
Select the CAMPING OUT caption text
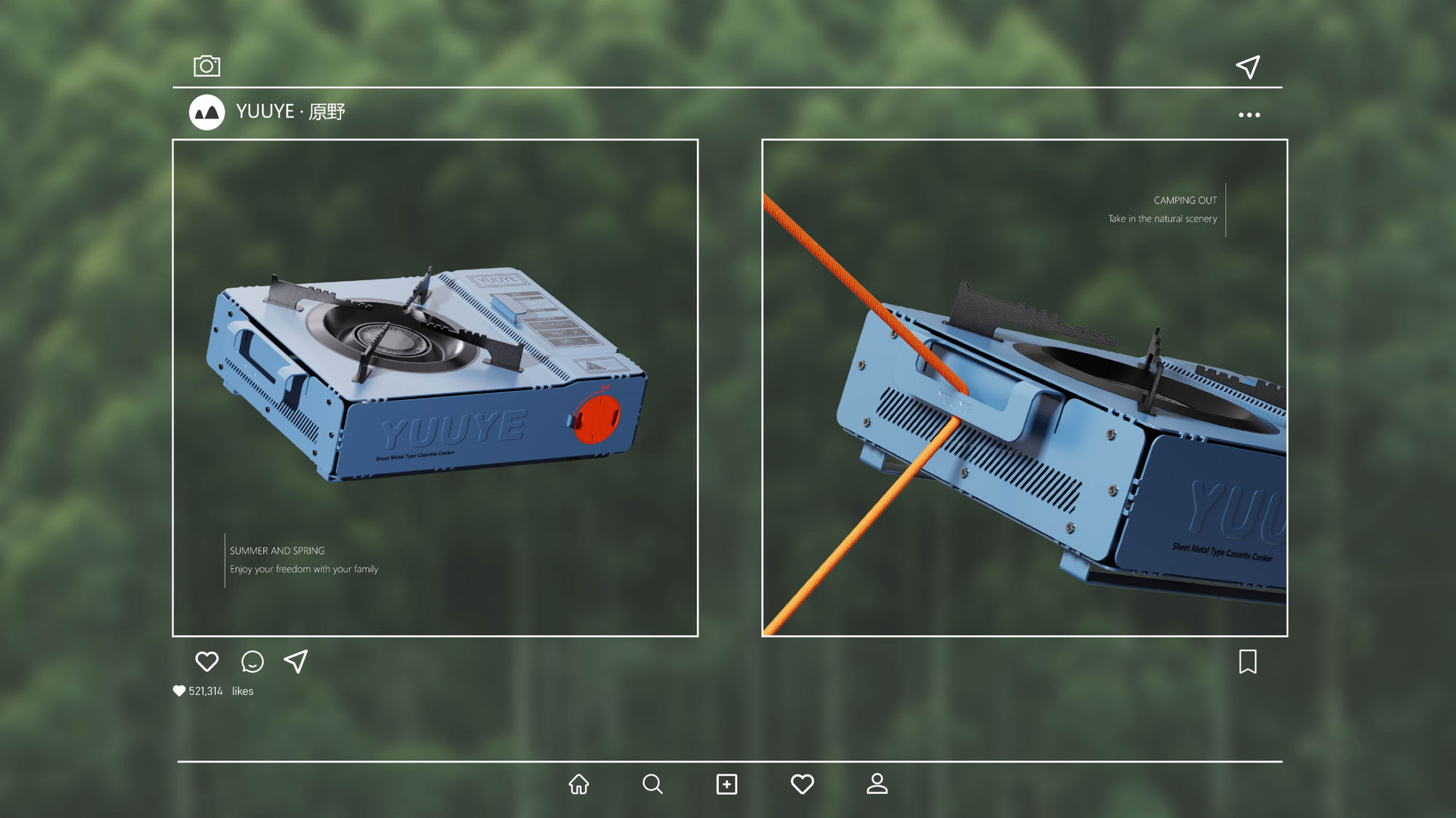coord(1185,200)
